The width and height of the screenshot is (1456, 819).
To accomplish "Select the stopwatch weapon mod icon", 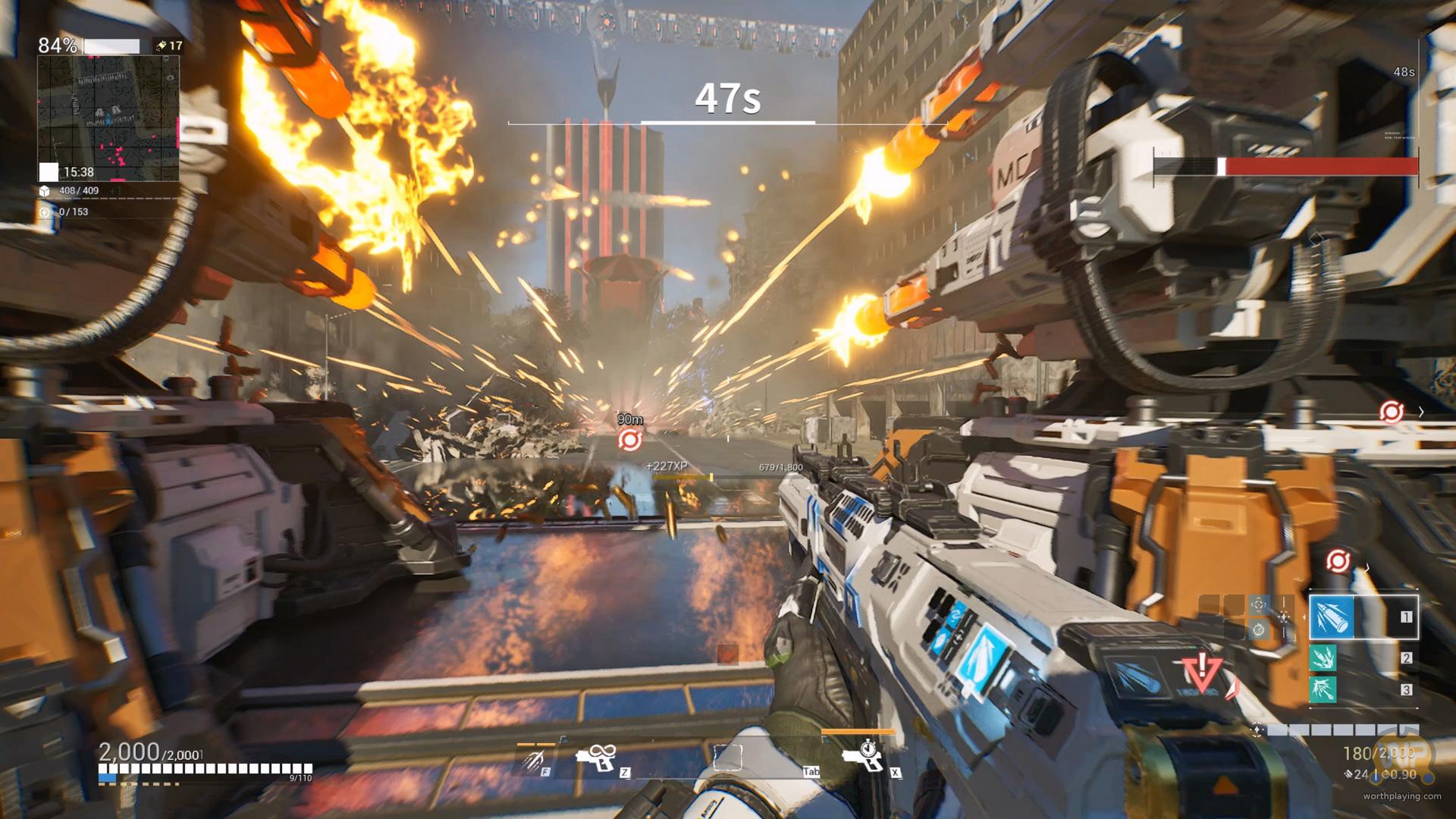I will (x=1259, y=629).
